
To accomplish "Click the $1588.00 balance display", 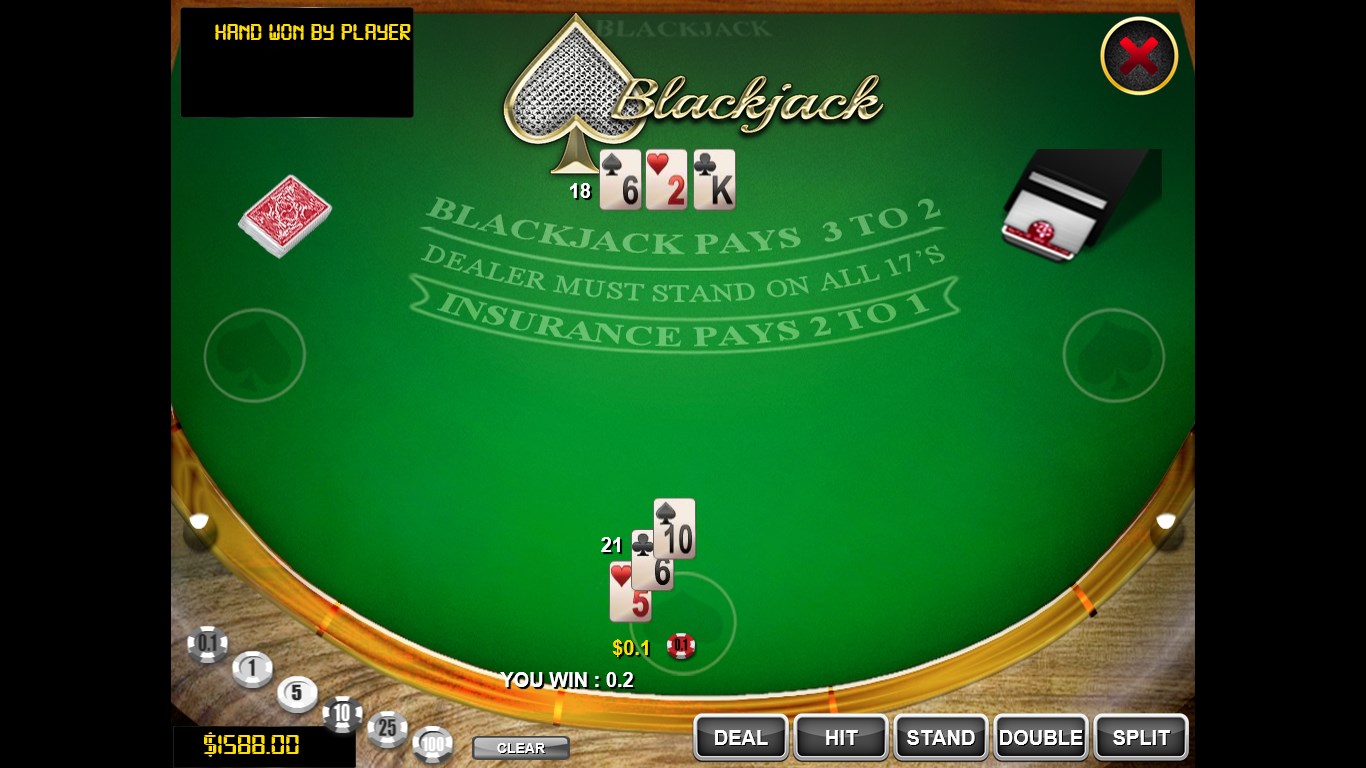I will 264,744.
